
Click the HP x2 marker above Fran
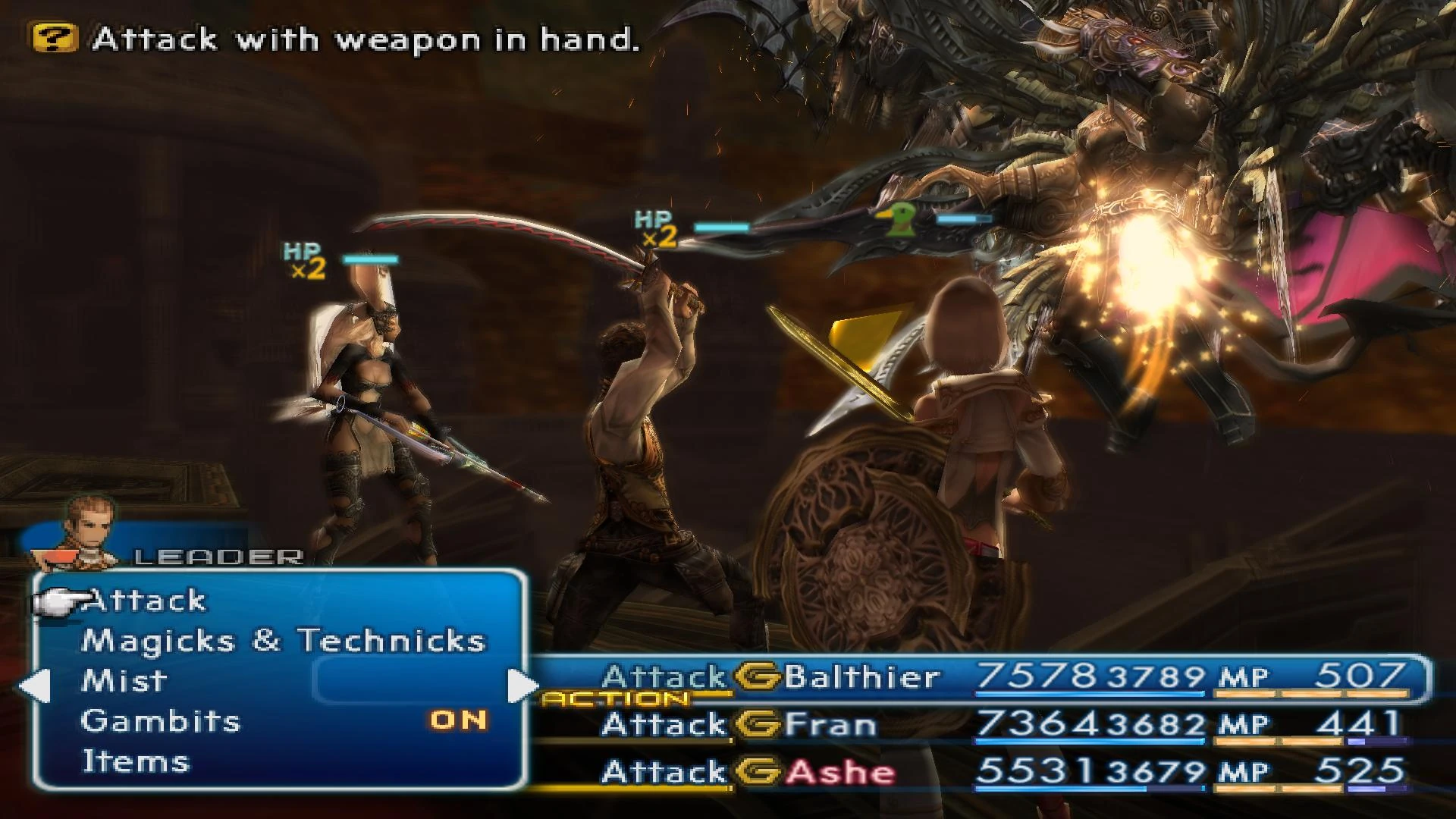point(304,262)
